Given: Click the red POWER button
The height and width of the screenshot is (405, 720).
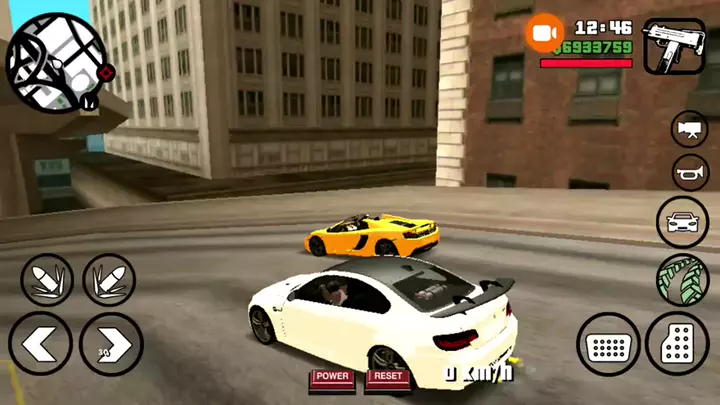Looking at the screenshot, I should tap(332, 377).
